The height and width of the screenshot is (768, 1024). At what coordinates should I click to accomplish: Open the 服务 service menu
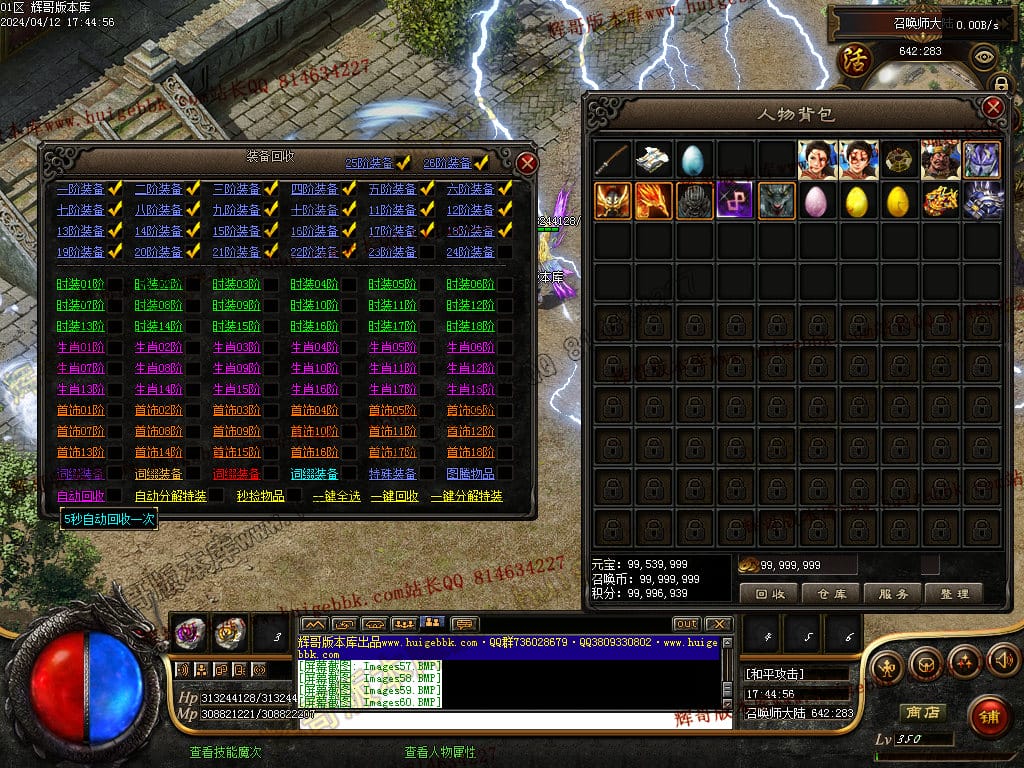point(893,593)
